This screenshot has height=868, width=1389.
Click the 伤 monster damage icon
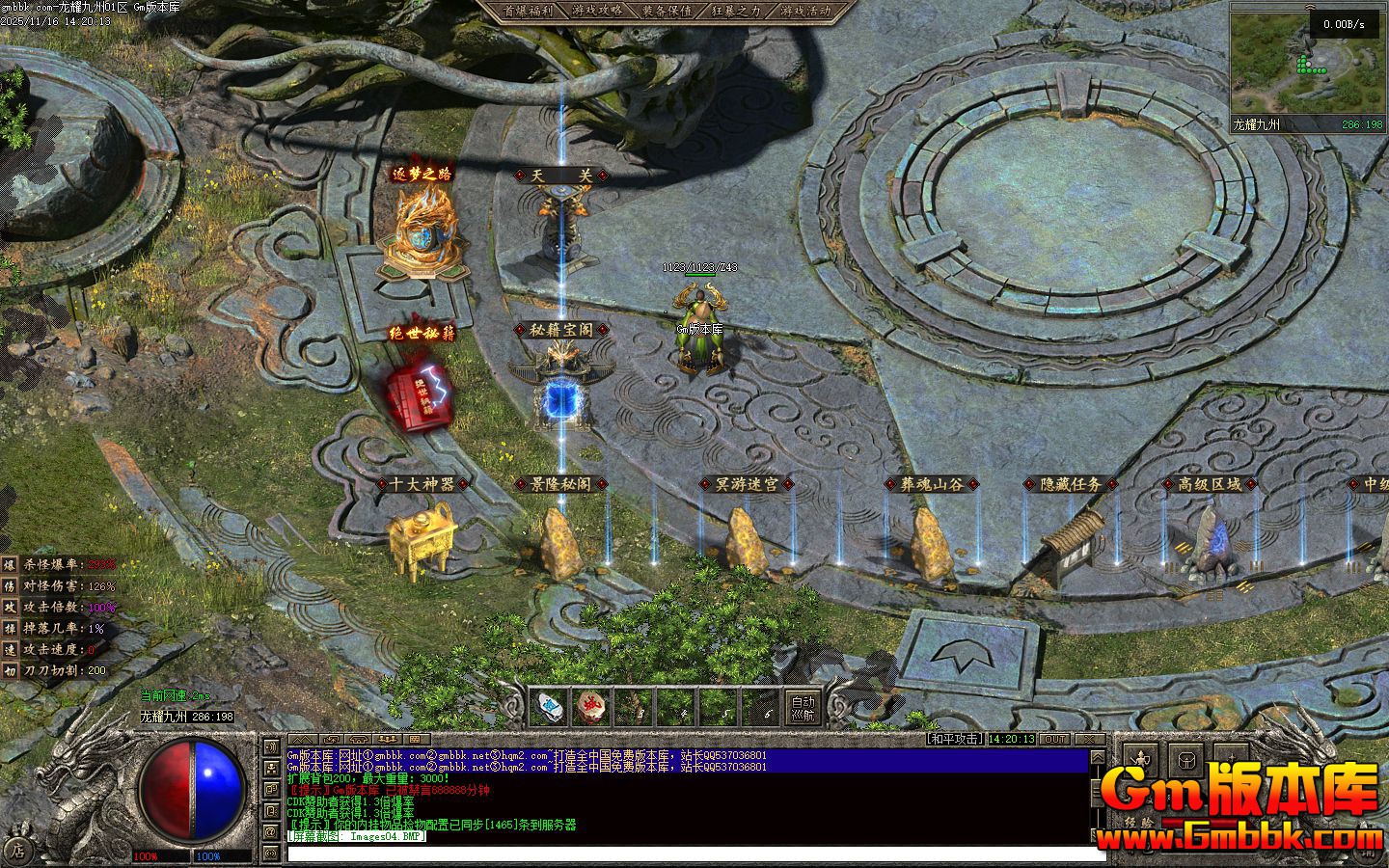pyautogui.click(x=10, y=585)
